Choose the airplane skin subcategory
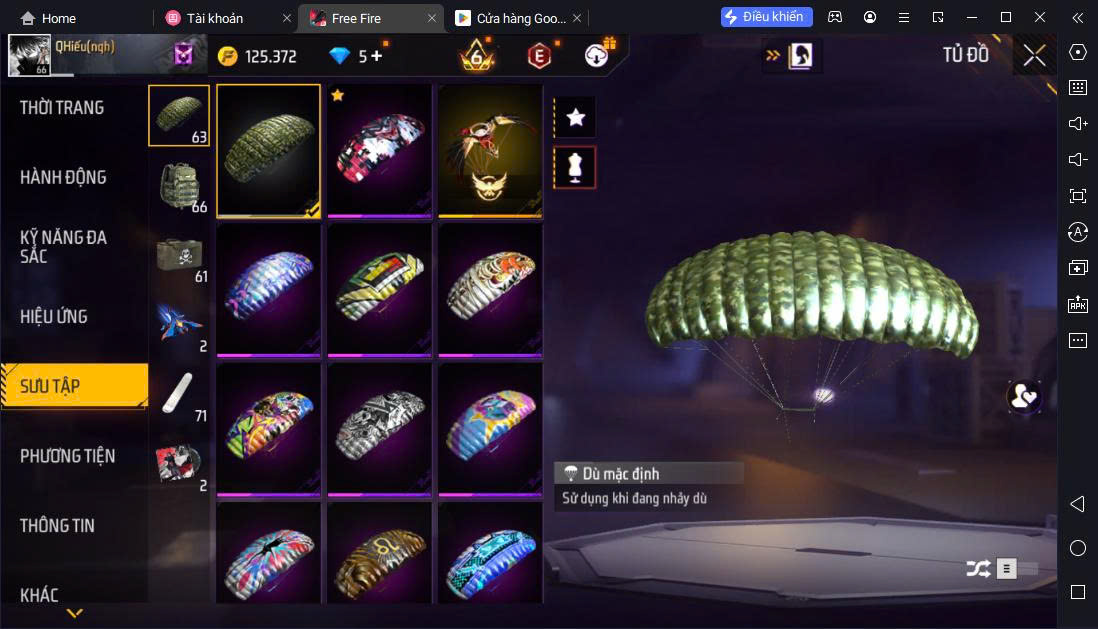Screen dimensions: 1098x629 tap(180, 323)
